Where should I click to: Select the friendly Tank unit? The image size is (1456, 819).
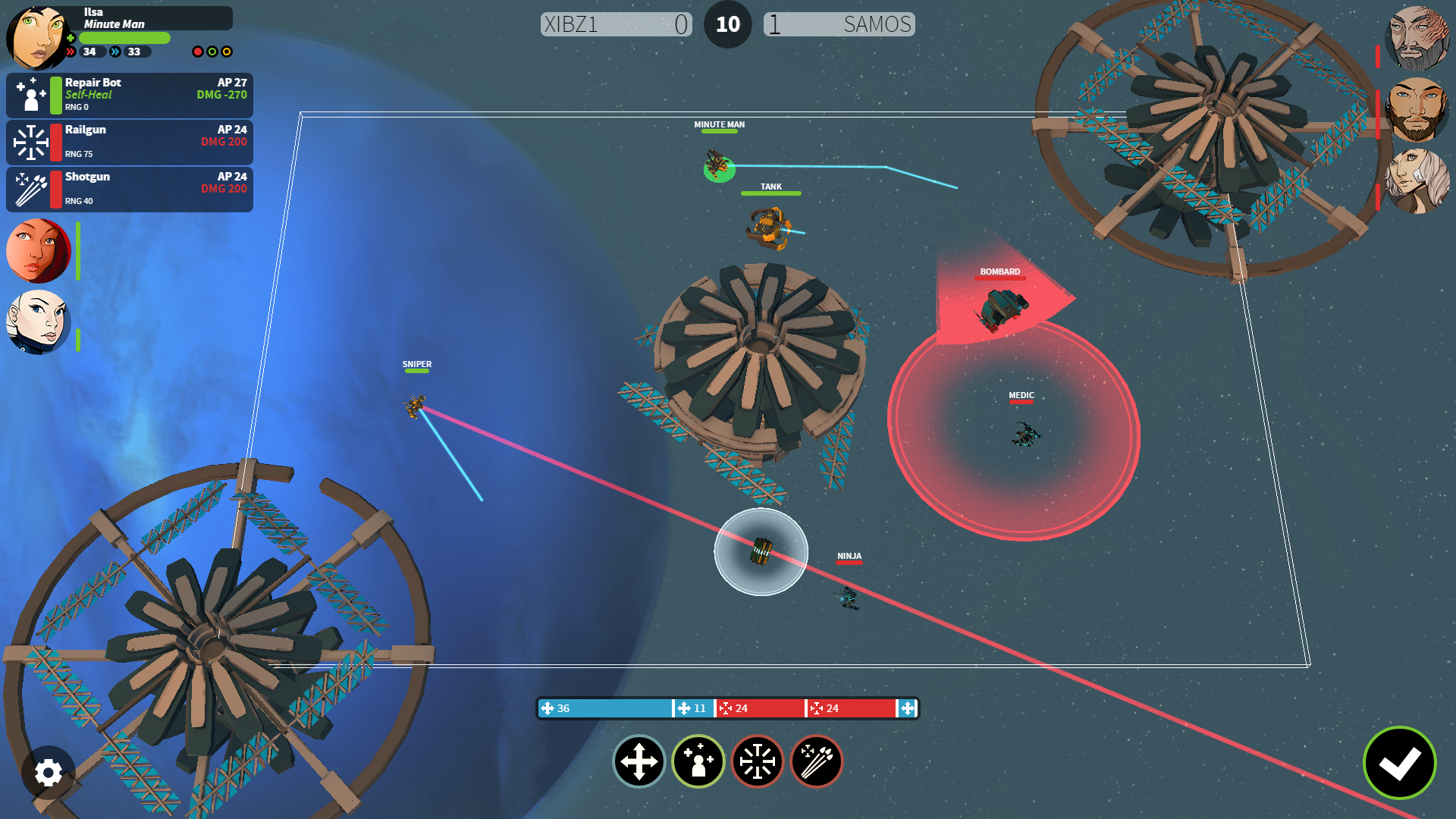[x=770, y=227]
